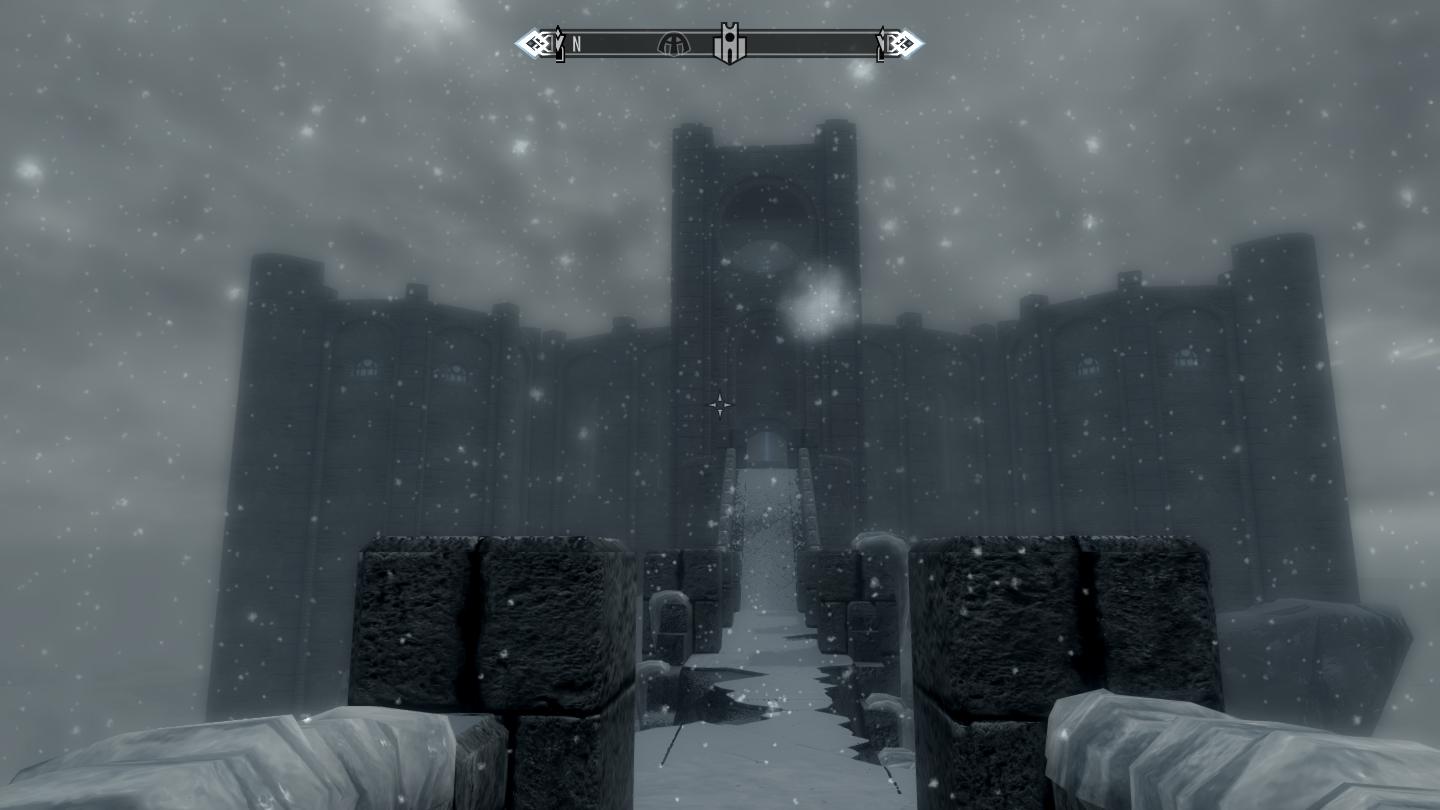Click the N north indicator on the compass
Screen dimensions: 1440x810
point(577,44)
